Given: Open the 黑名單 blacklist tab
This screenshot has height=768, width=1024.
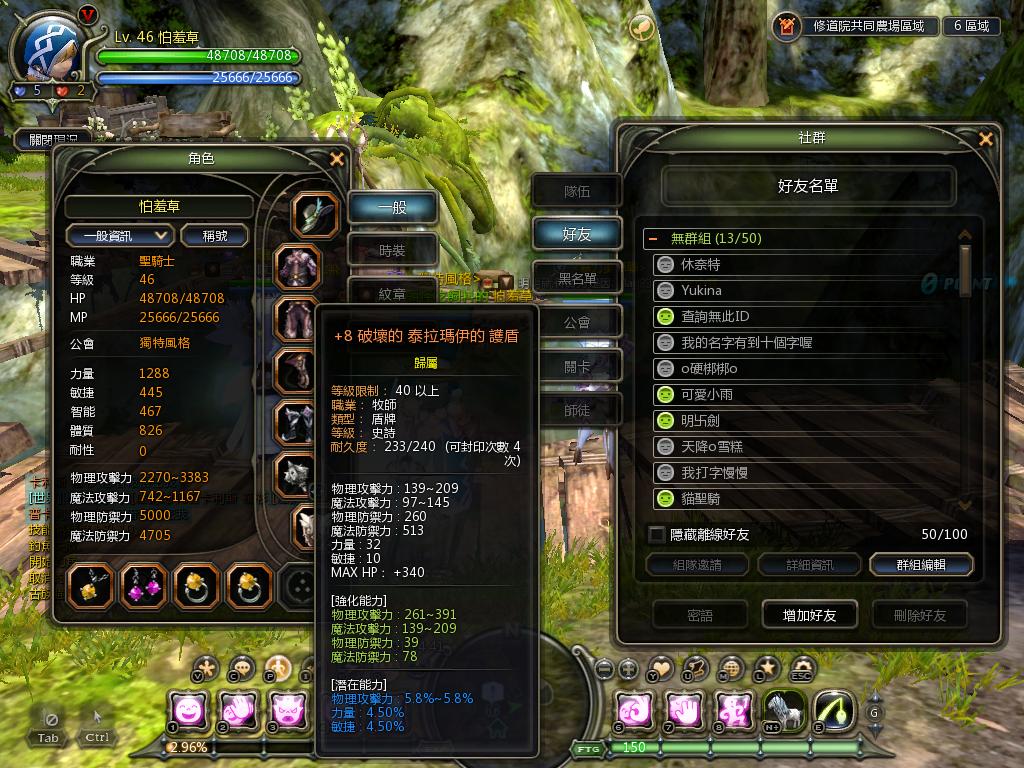Looking at the screenshot, I should click(x=577, y=278).
